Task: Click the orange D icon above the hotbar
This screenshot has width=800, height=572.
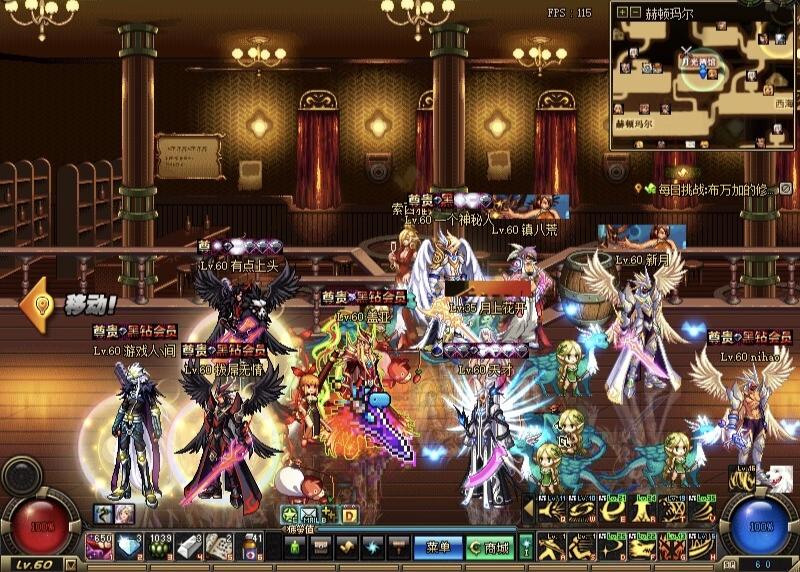Action: point(350,516)
